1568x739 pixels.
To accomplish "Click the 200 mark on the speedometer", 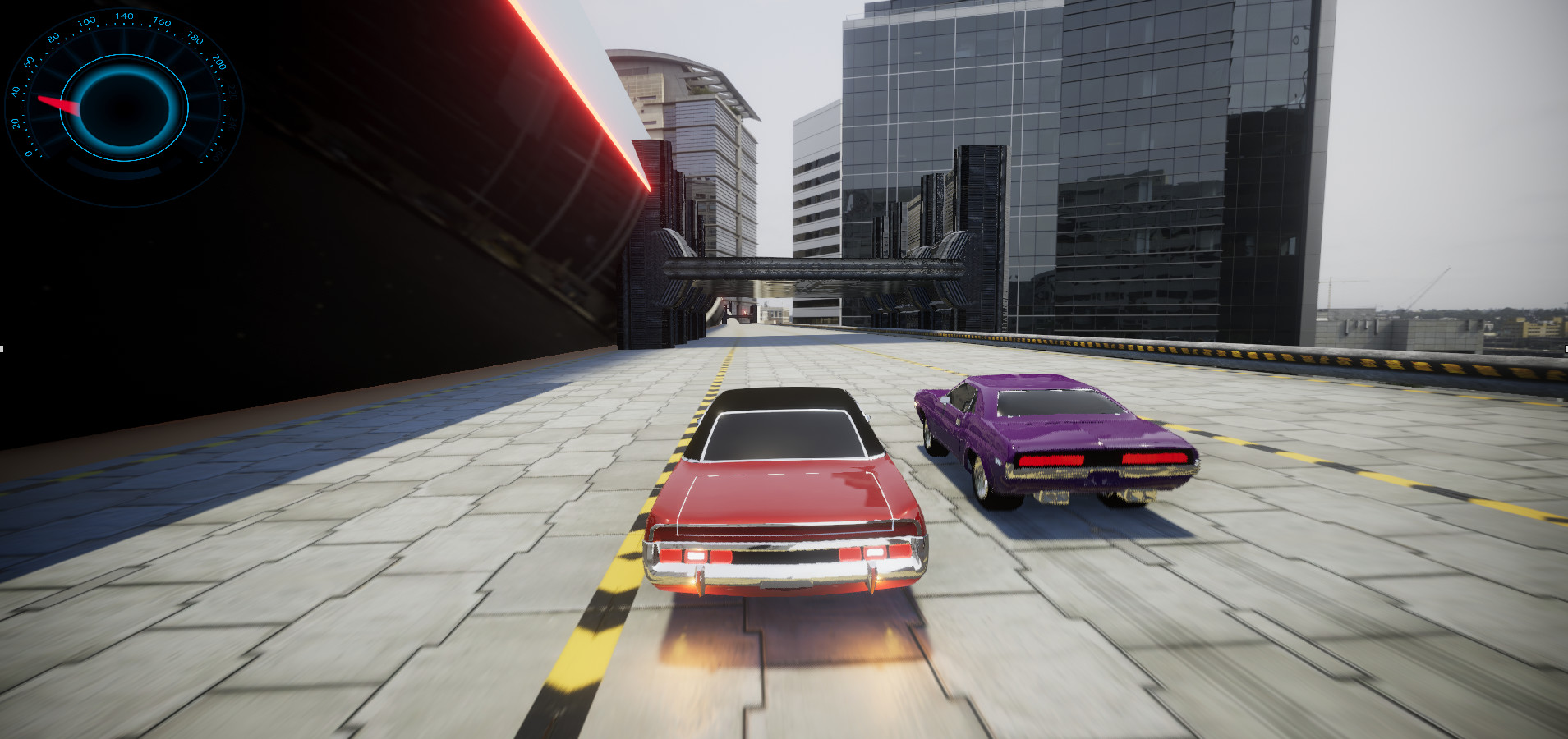I will 219,64.
